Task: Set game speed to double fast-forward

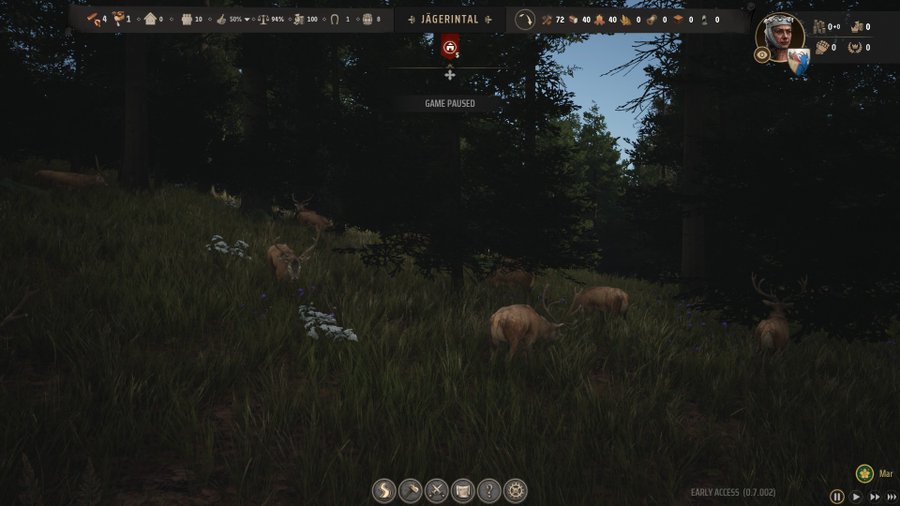Action: 874,496
